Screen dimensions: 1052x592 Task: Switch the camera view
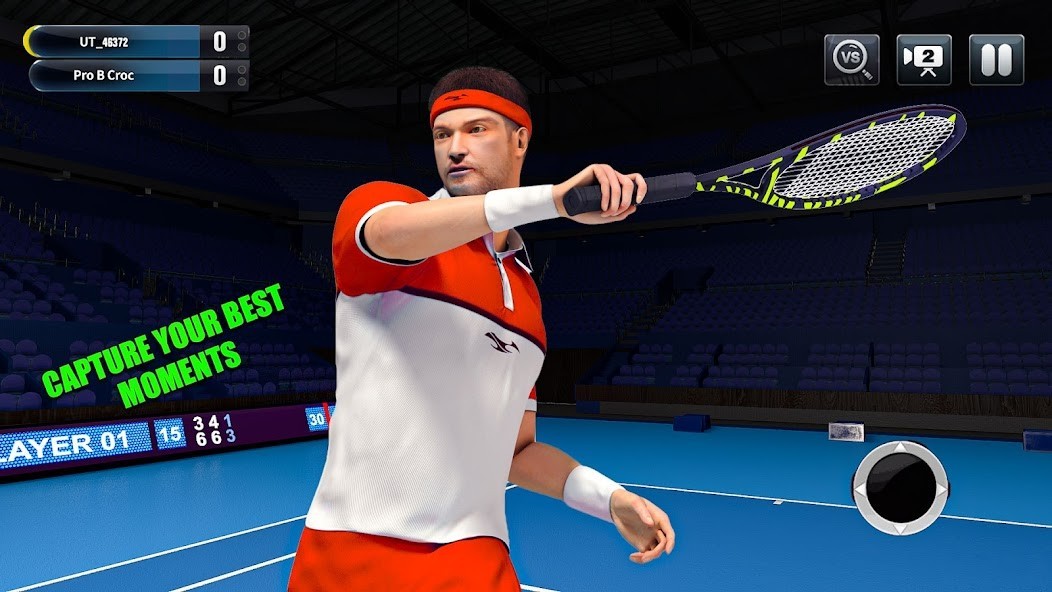point(923,60)
